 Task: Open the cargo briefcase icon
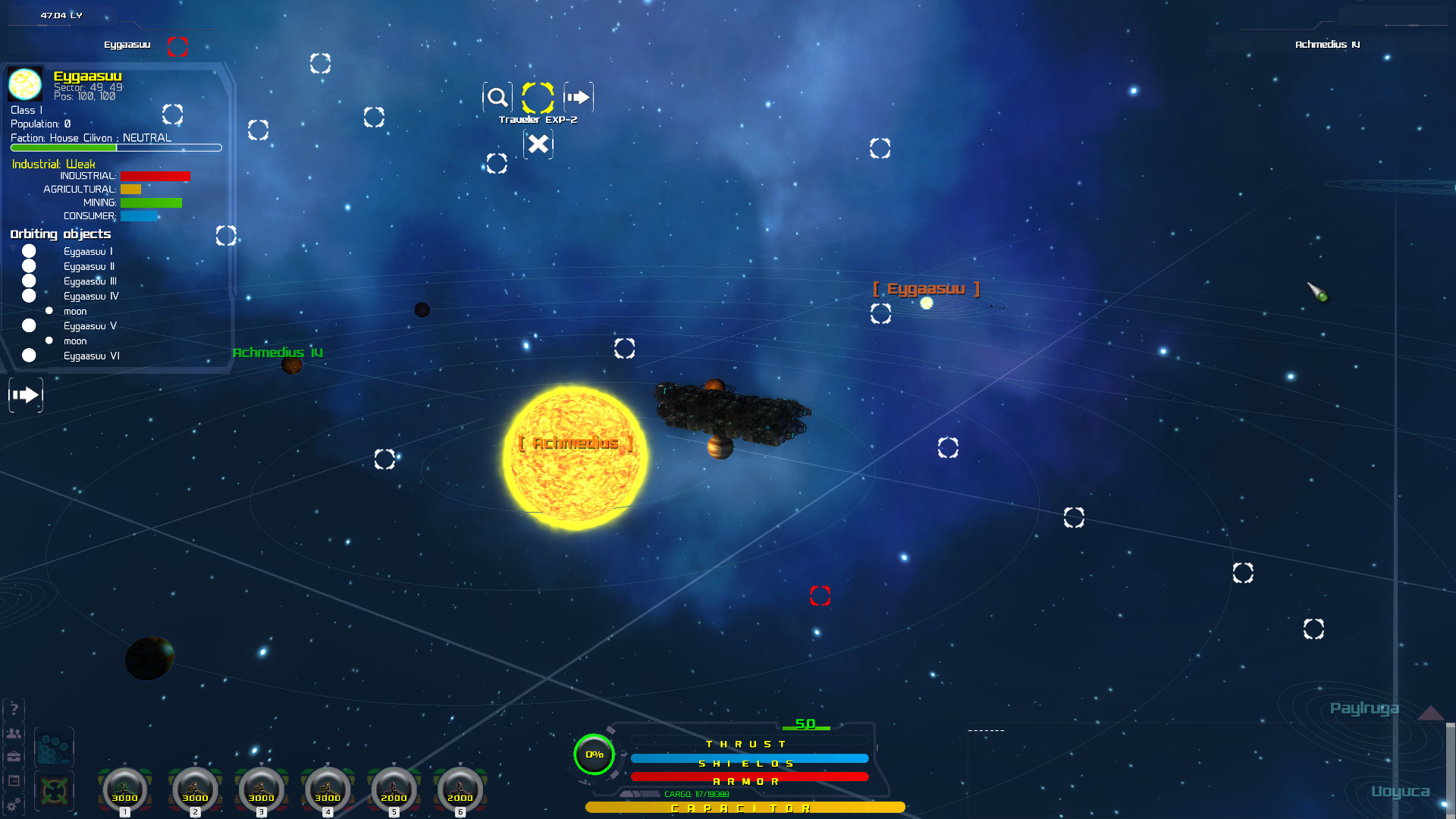click(14, 756)
